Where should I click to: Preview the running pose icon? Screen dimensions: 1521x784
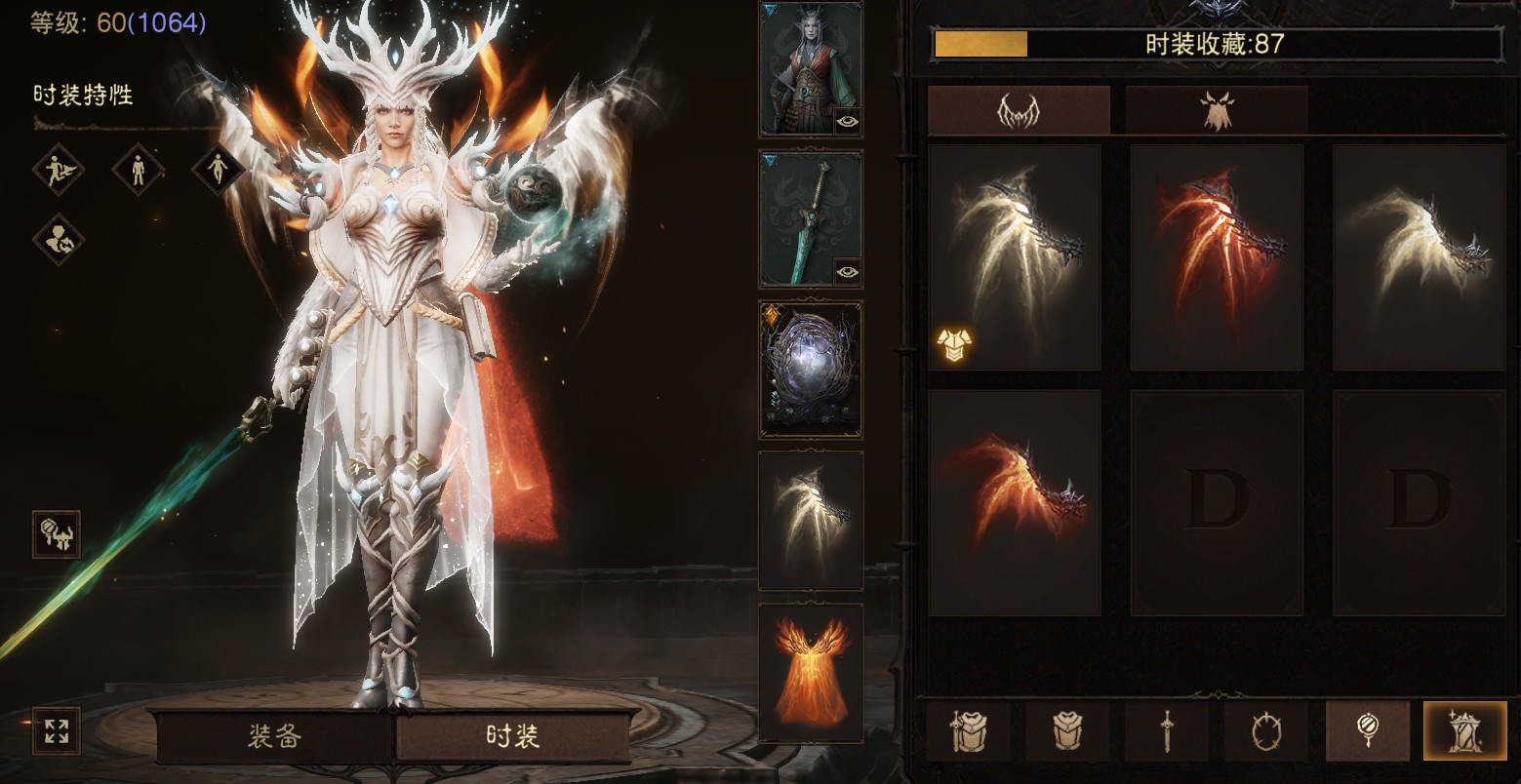point(59,171)
